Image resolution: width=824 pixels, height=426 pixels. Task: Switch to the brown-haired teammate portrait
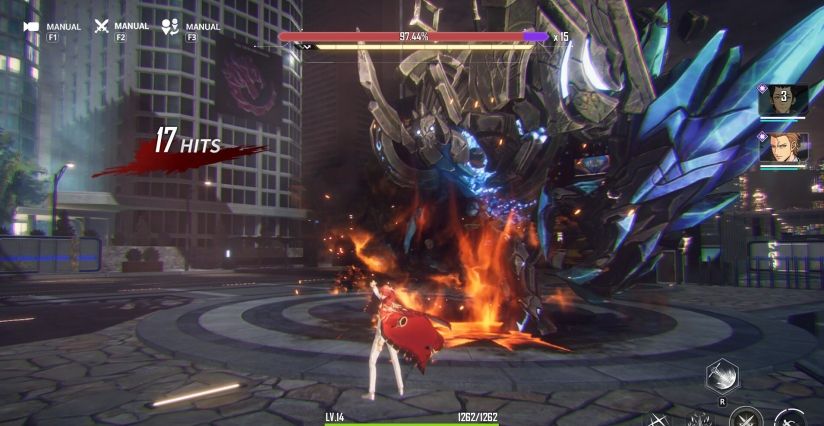pyautogui.click(x=784, y=148)
